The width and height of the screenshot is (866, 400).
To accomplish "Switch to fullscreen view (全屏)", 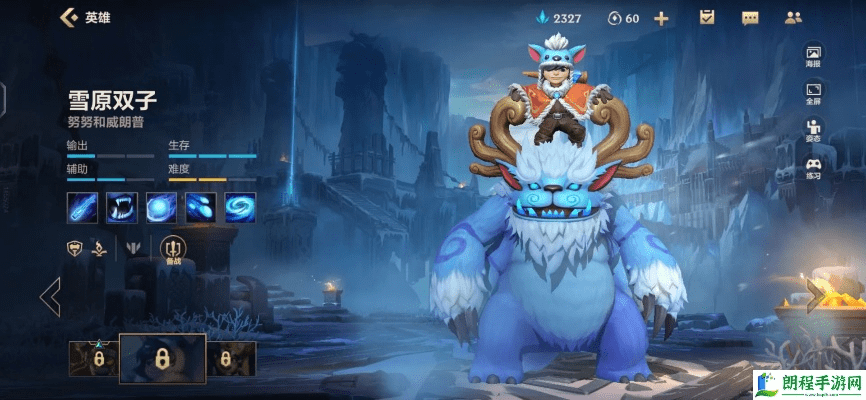I will click(x=813, y=93).
